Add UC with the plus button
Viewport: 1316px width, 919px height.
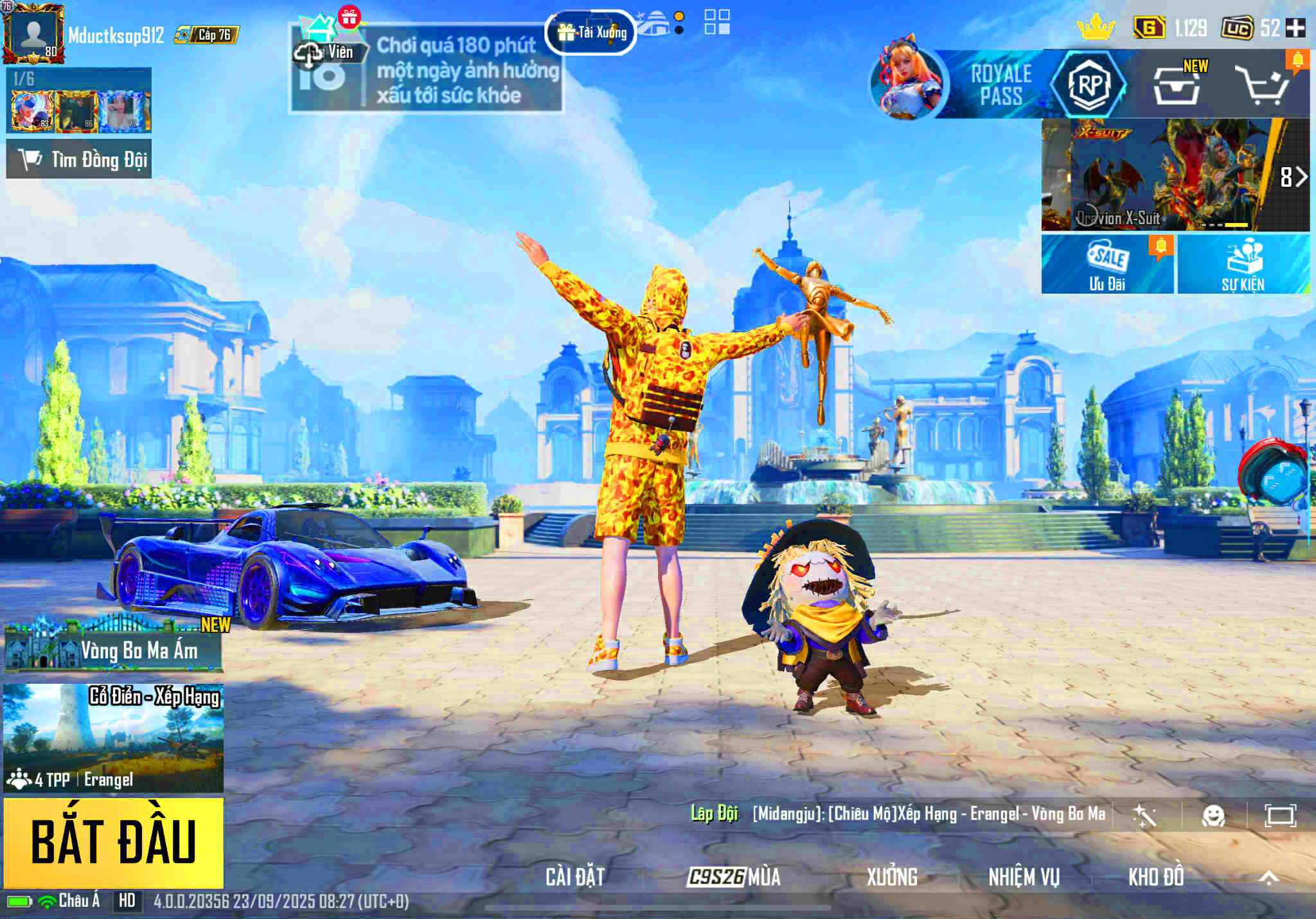pyautogui.click(x=1296, y=28)
